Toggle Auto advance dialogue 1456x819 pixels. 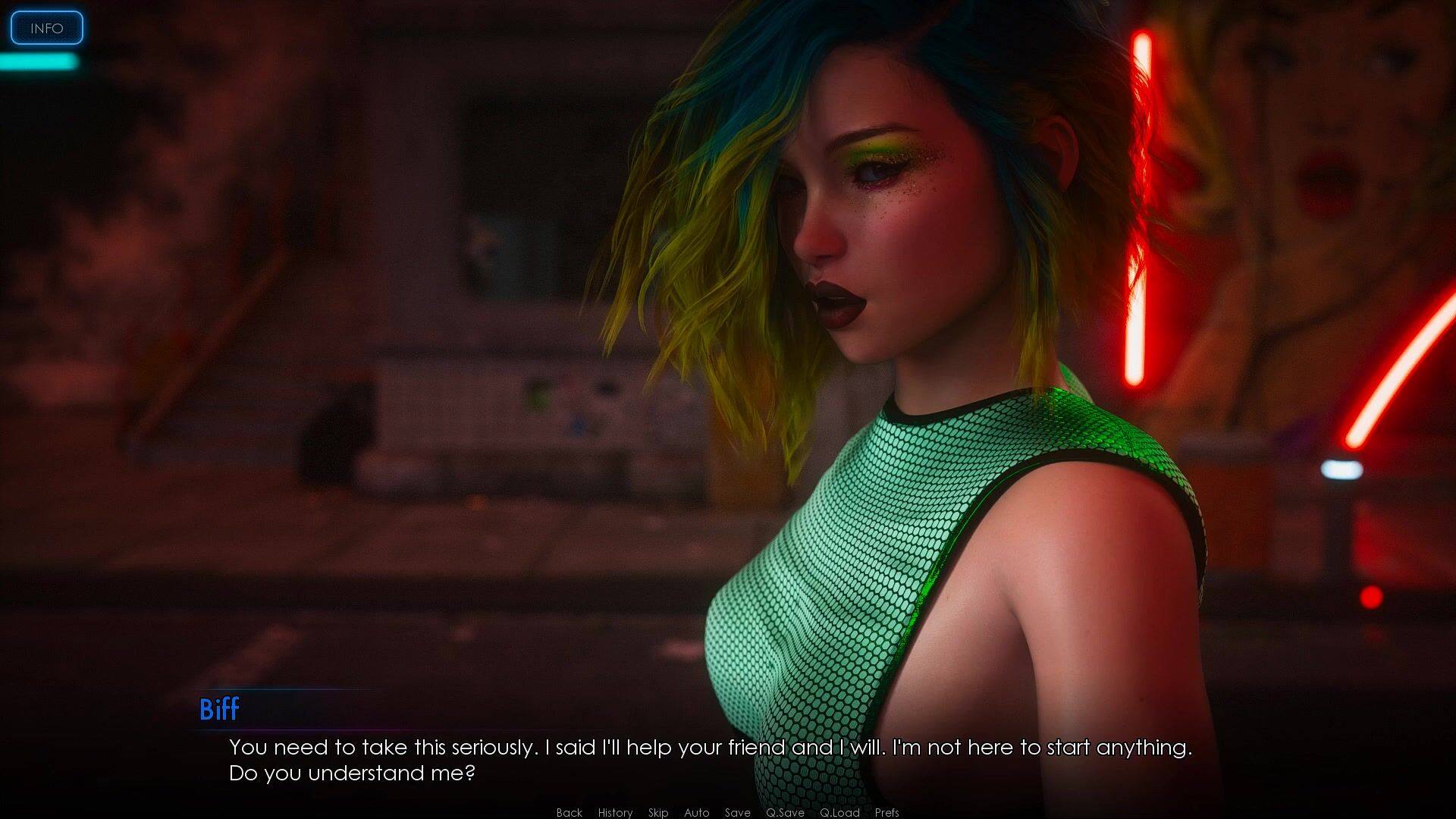(696, 812)
